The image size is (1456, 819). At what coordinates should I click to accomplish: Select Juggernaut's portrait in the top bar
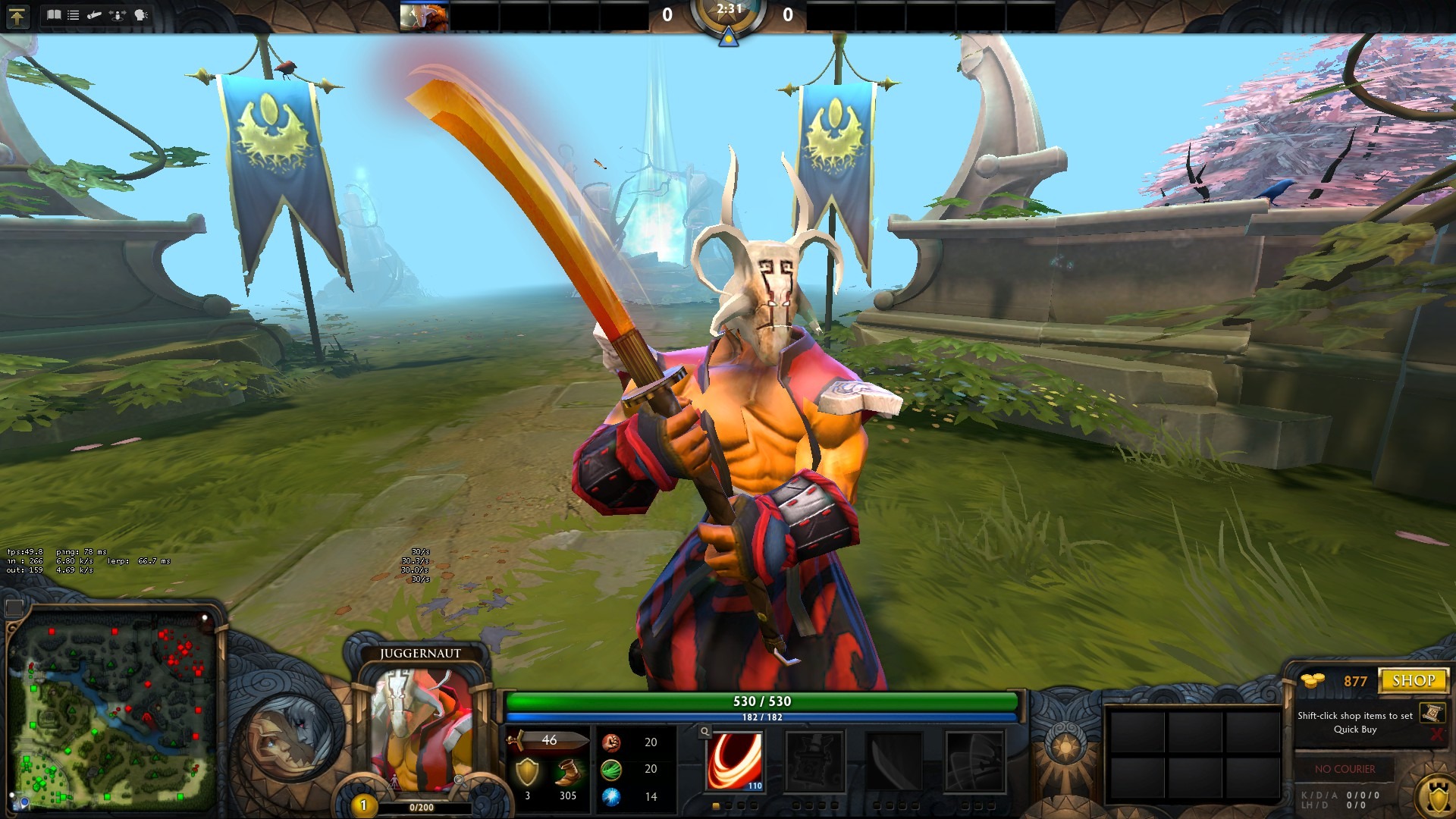click(424, 17)
